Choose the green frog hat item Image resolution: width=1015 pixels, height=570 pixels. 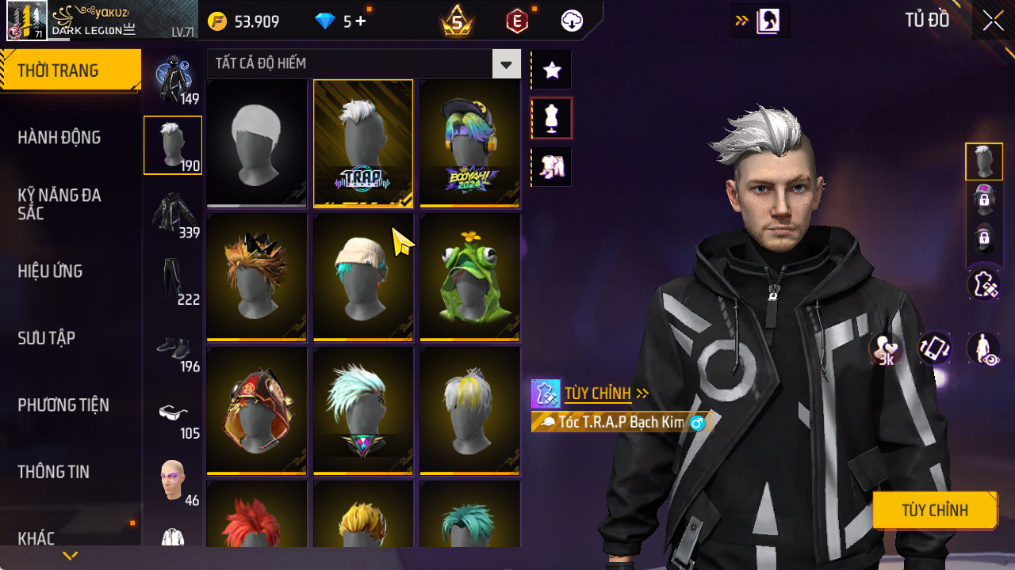click(469, 275)
